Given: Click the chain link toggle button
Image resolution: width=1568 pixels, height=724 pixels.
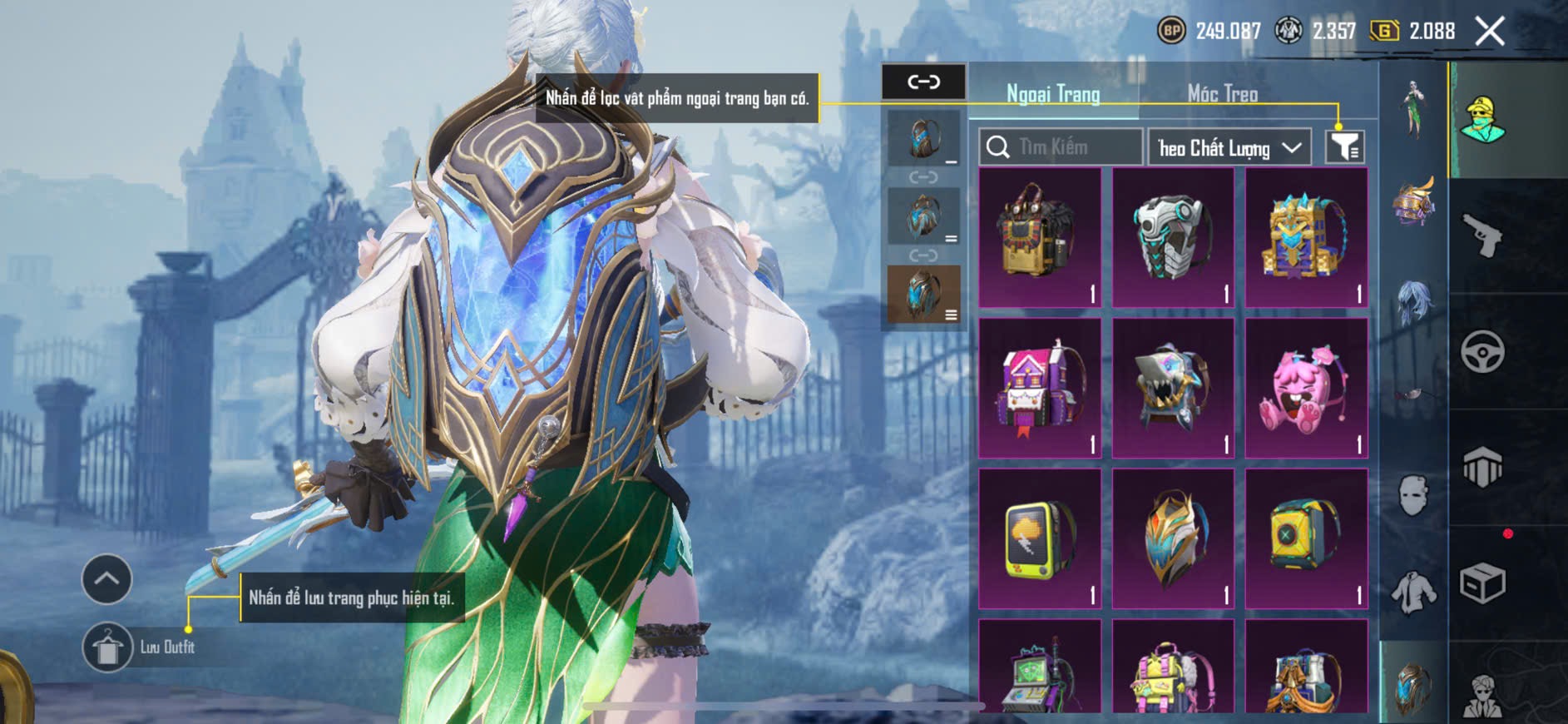Looking at the screenshot, I should [923, 82].
